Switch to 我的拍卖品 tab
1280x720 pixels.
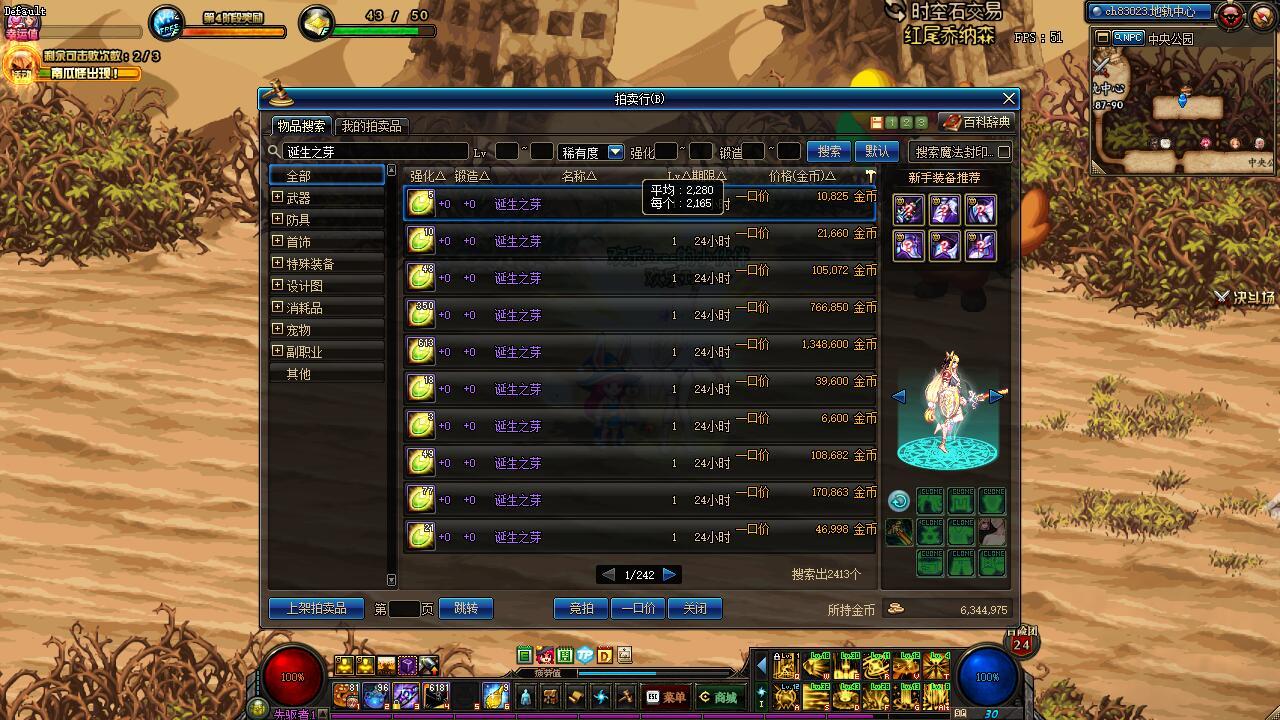[x=371, y=126]
